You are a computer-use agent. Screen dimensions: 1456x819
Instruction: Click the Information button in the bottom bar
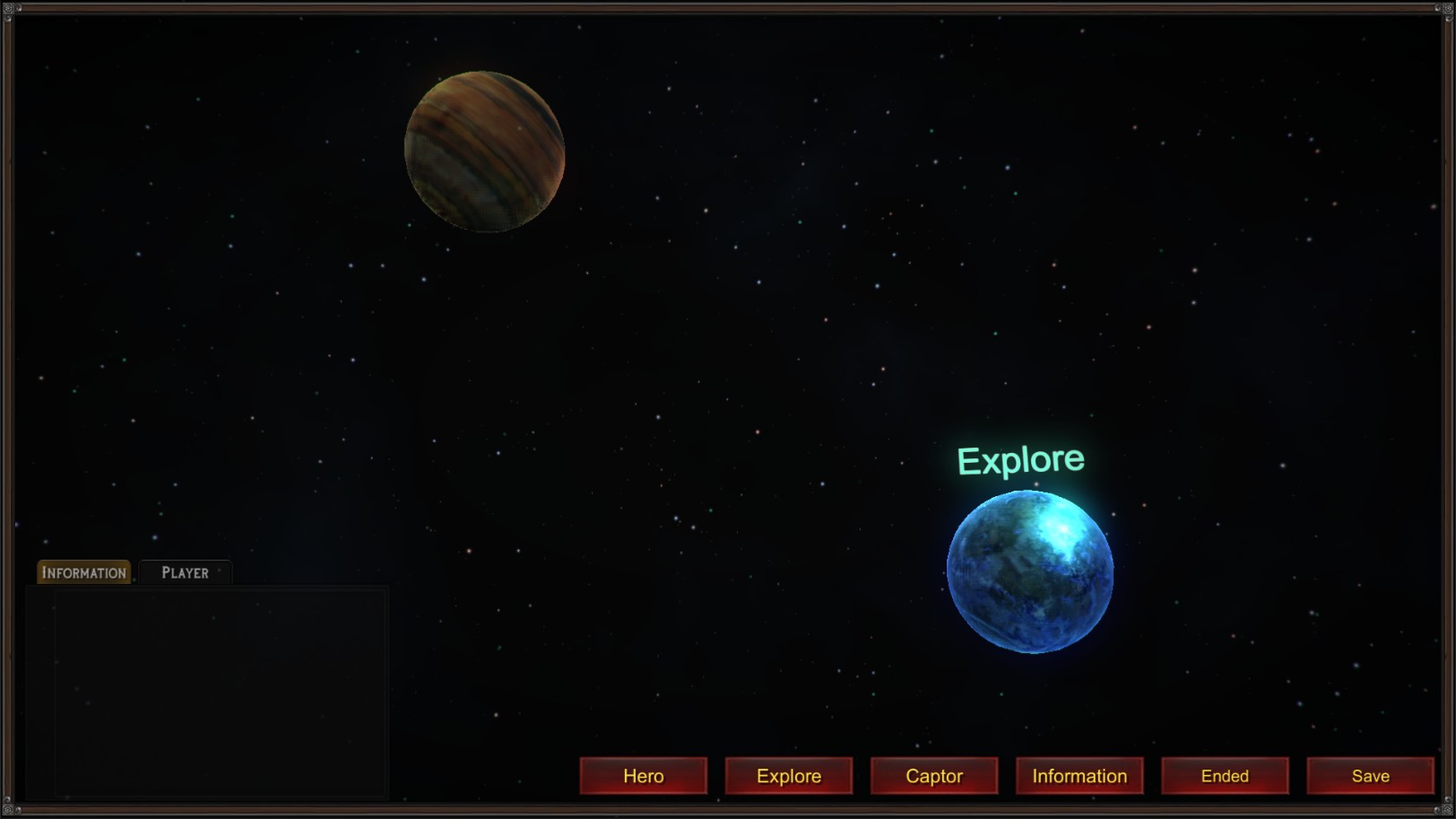point(1079,775)
